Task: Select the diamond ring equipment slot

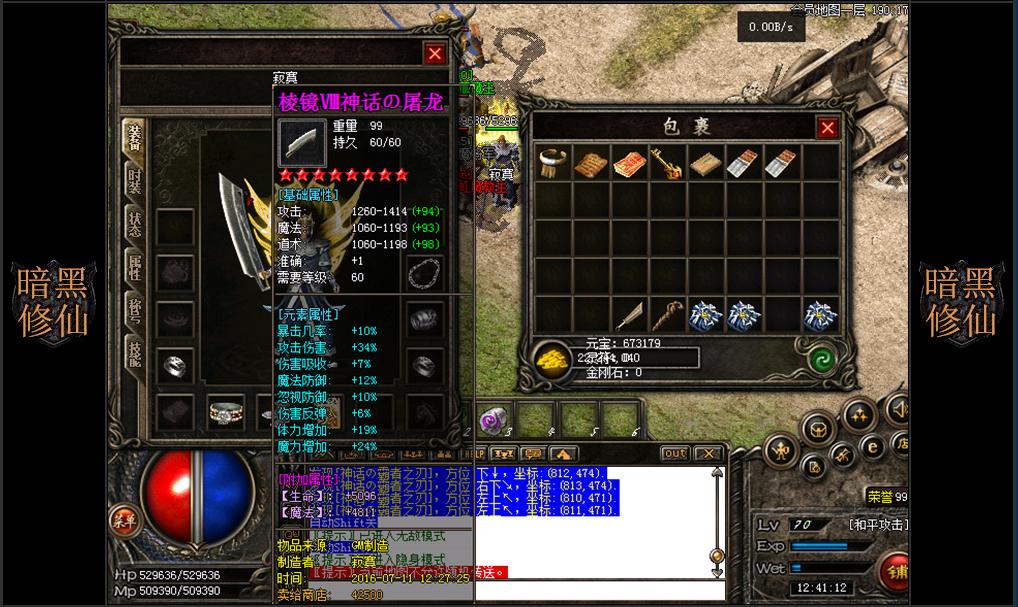Action: click(226, 409)
